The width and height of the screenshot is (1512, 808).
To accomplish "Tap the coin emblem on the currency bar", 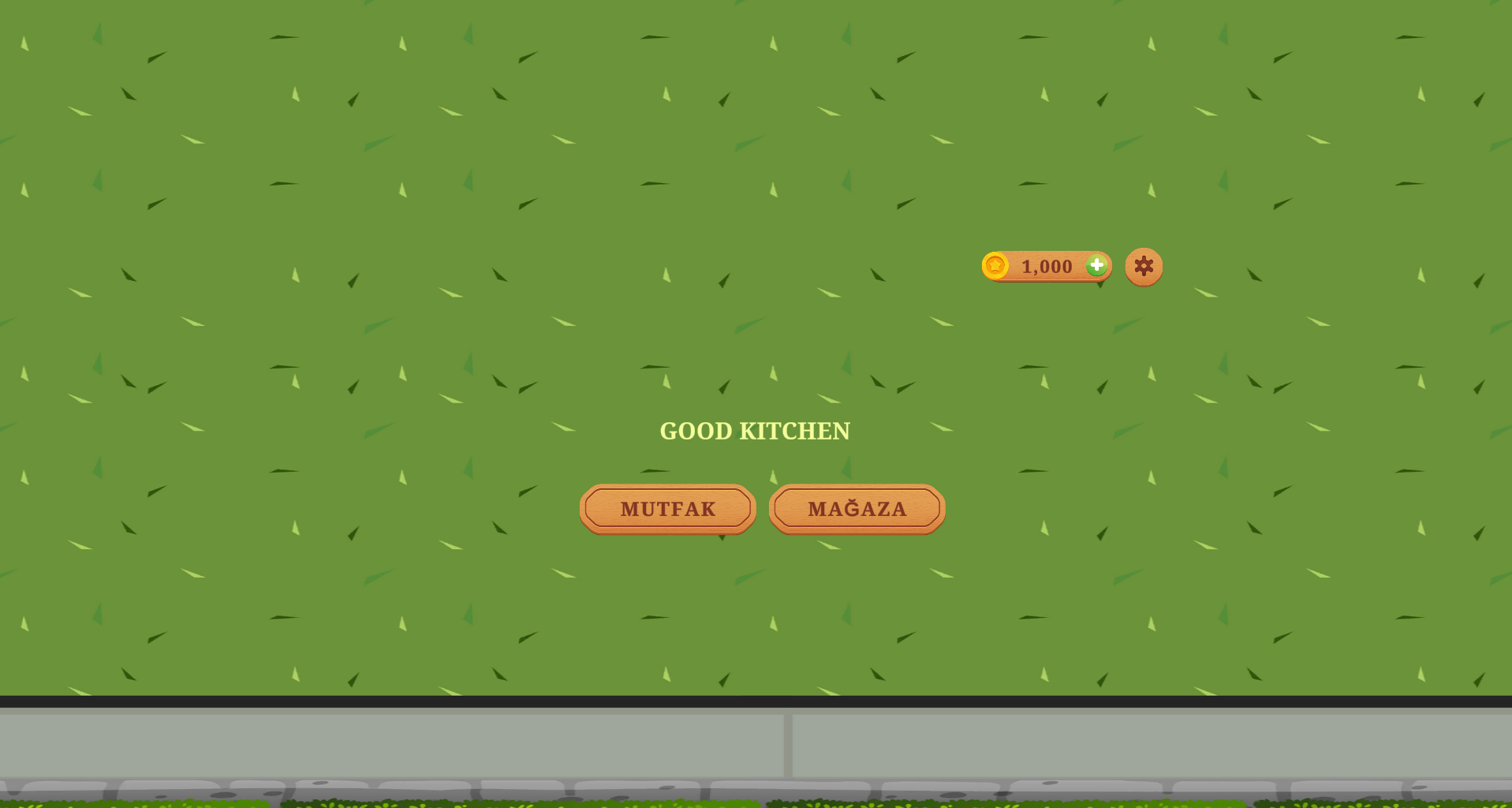I will click(995, 266).
